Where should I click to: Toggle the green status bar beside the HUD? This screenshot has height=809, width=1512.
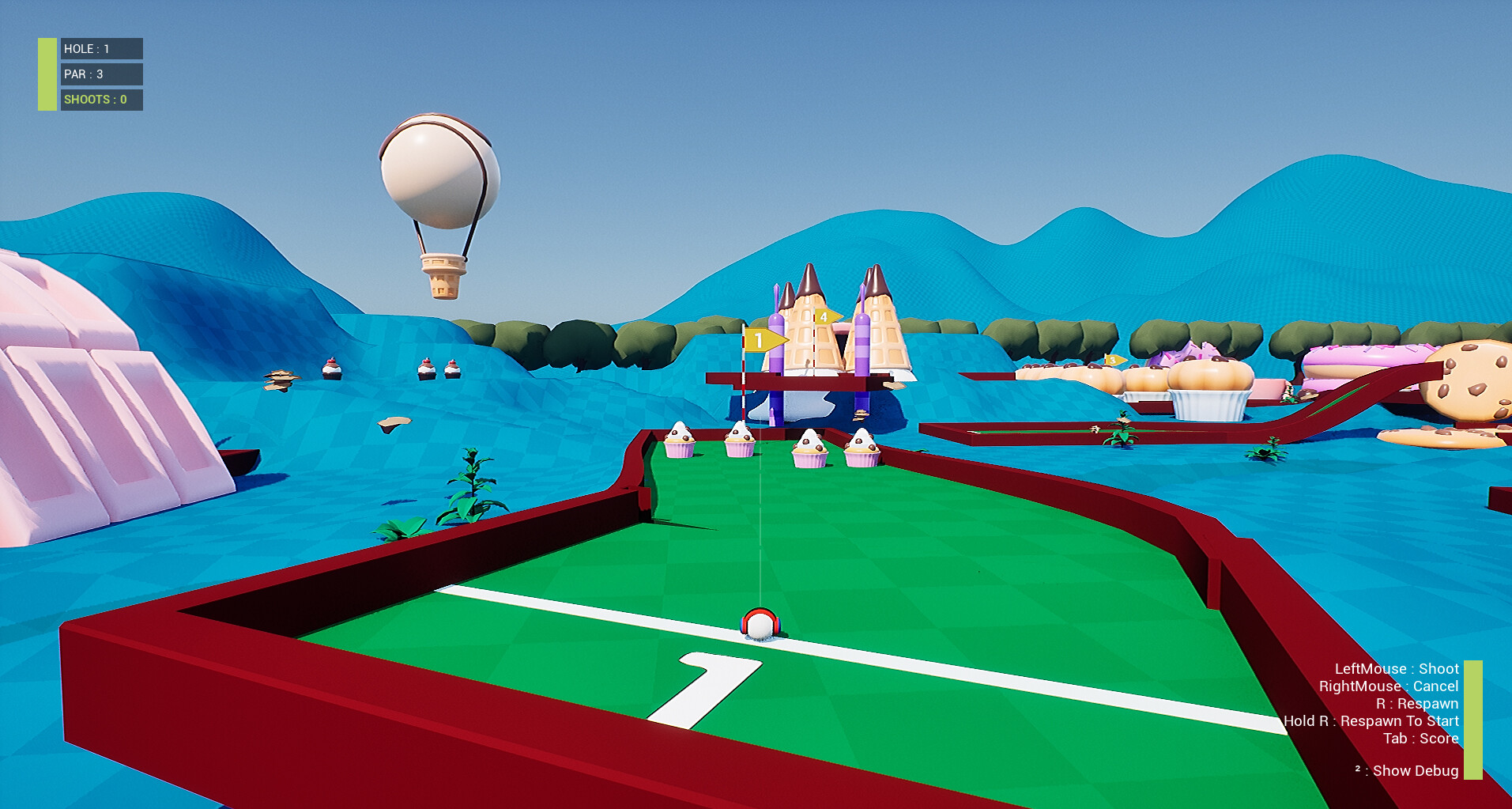(47, 74)
